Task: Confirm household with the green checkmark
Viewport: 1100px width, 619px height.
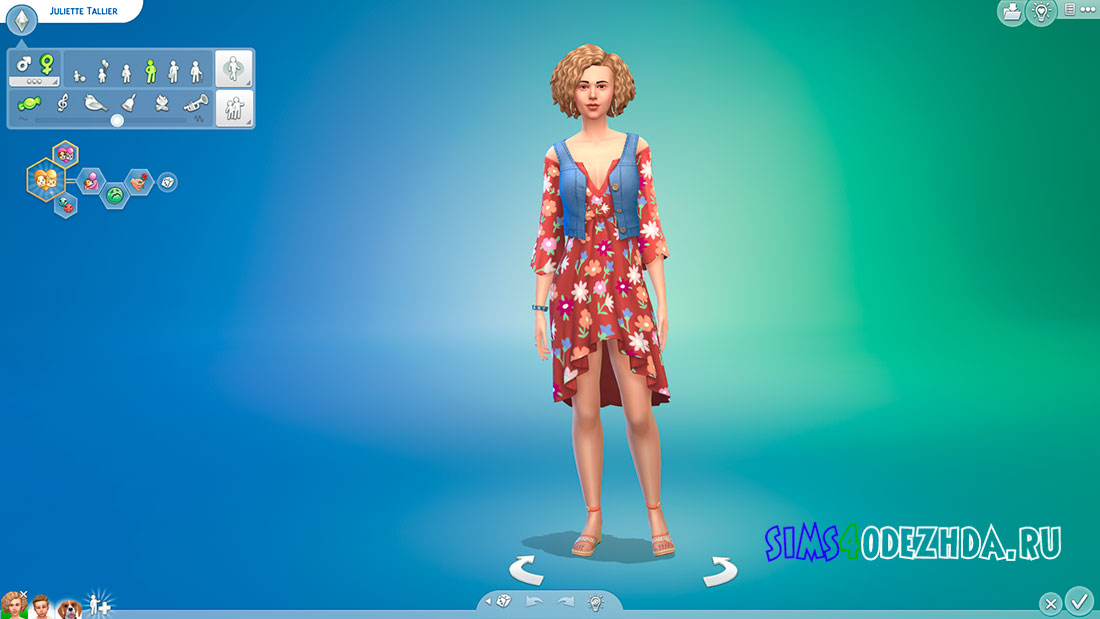Action: [x=1079, y=601]
